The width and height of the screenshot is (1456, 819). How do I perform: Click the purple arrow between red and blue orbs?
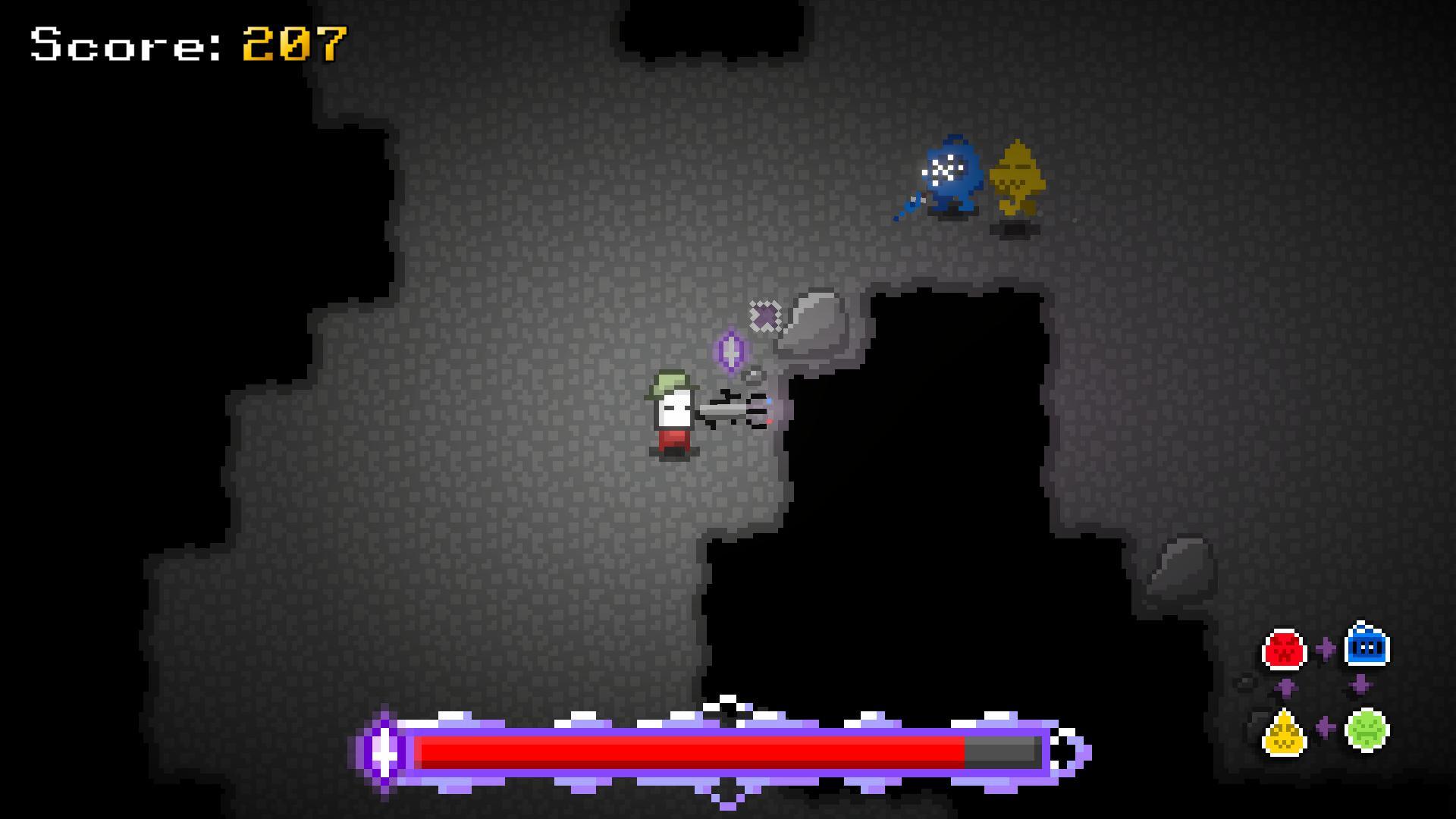coord(1326,648)
